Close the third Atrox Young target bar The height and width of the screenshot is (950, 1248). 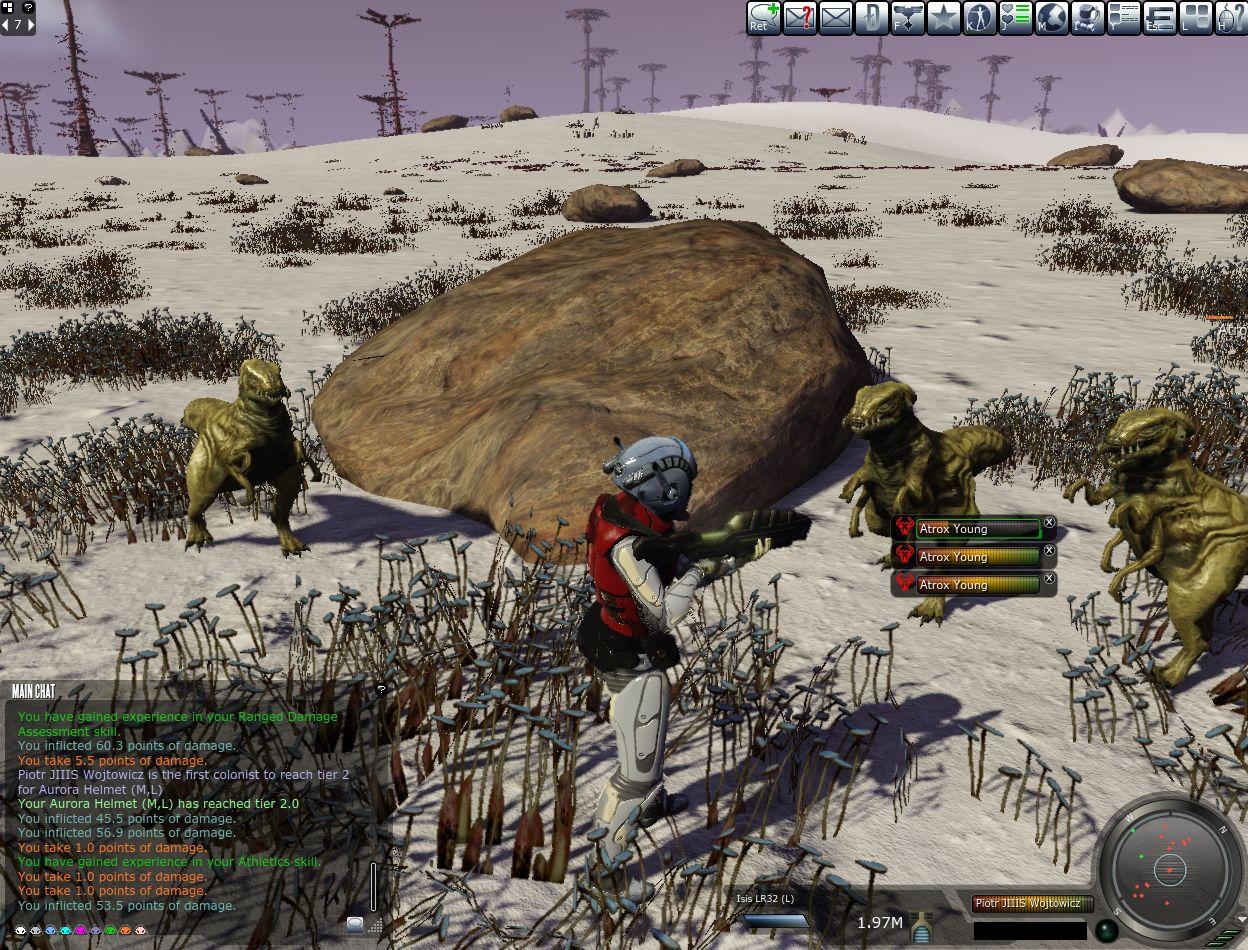click(1049, 578)
